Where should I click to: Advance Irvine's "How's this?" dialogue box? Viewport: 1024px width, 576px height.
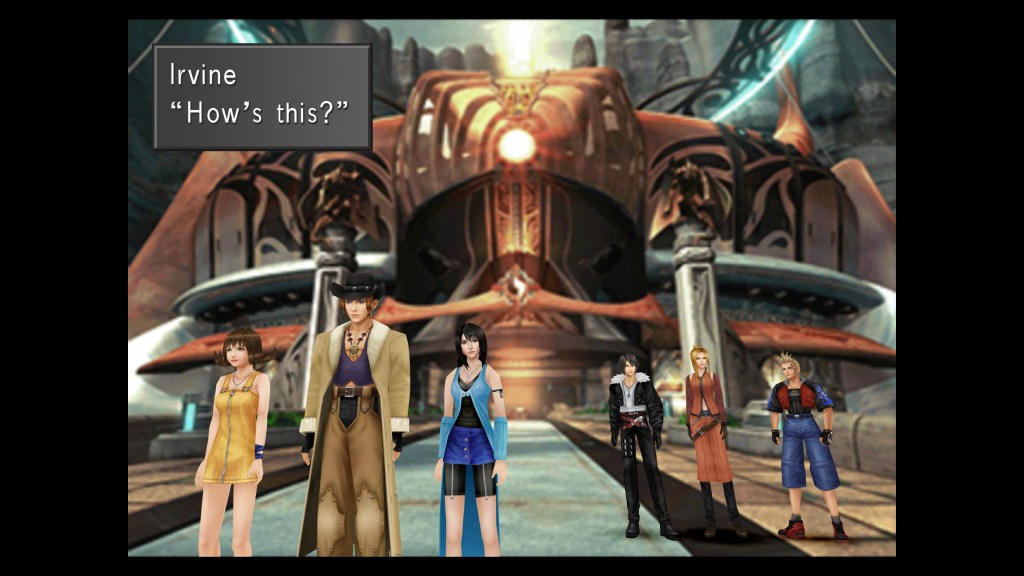(x=262, y=97)
